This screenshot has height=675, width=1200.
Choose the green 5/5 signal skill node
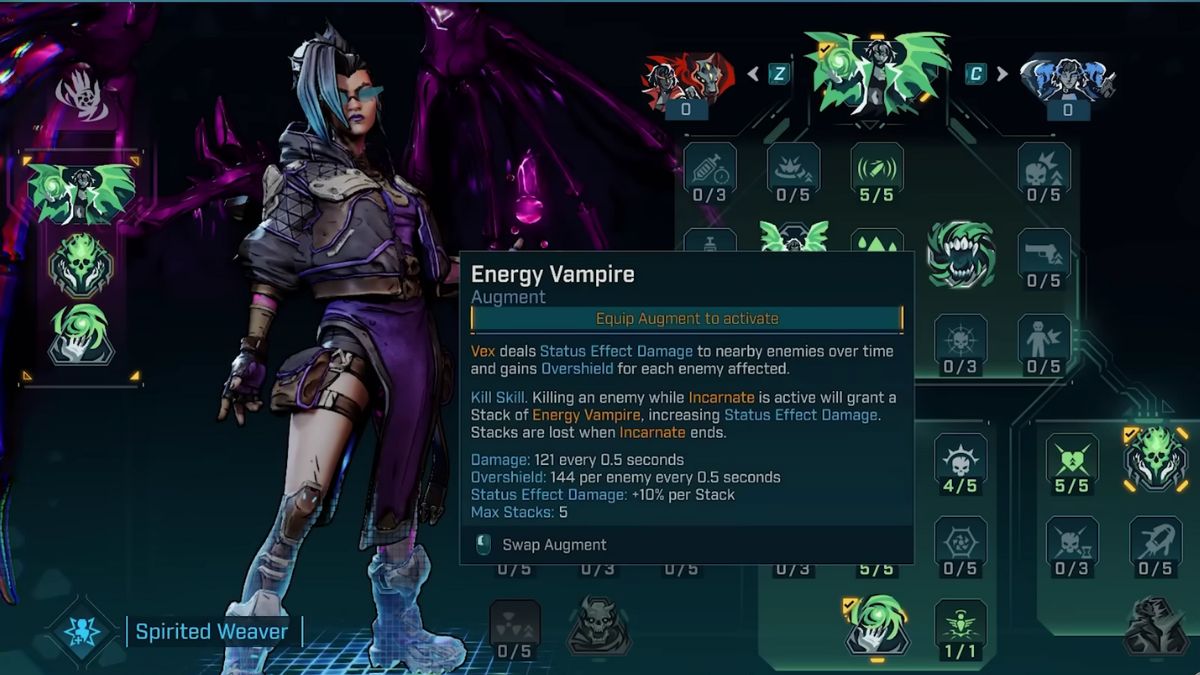(877, 168)
